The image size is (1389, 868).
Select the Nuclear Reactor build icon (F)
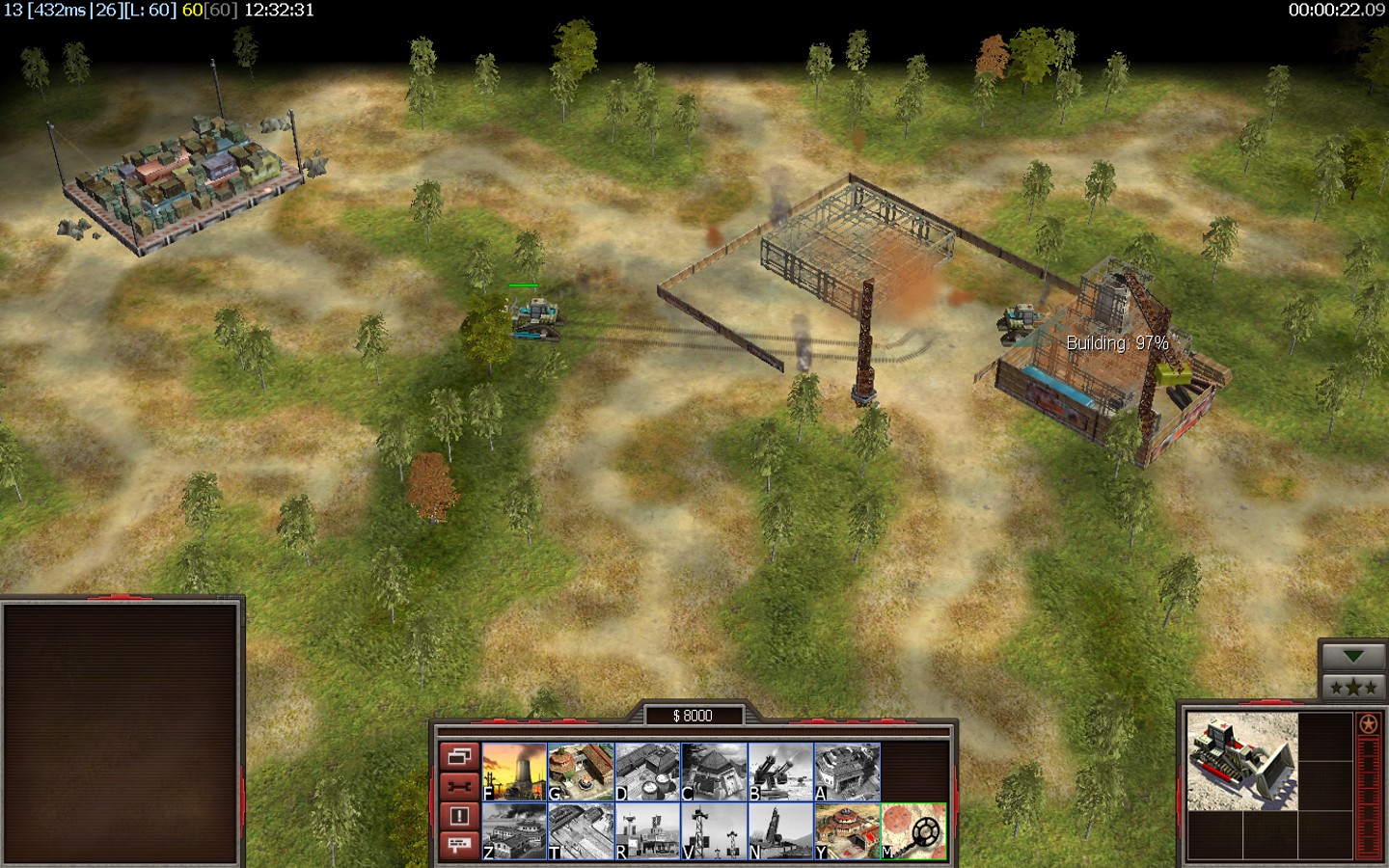pos(514,772)
